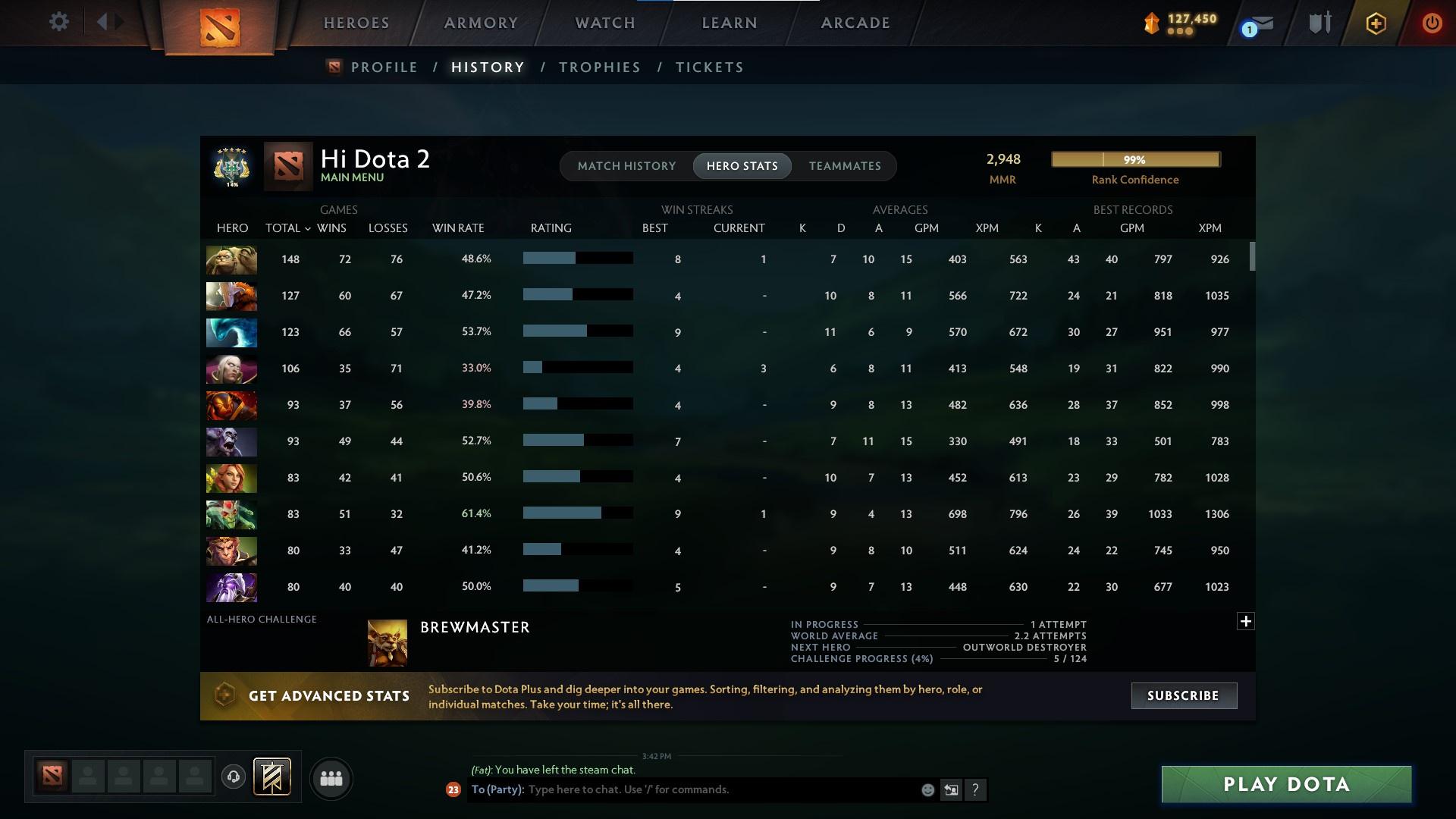Click the Rank Confidence progress bar
The image size is (1456, 819).
point(1134,159)
